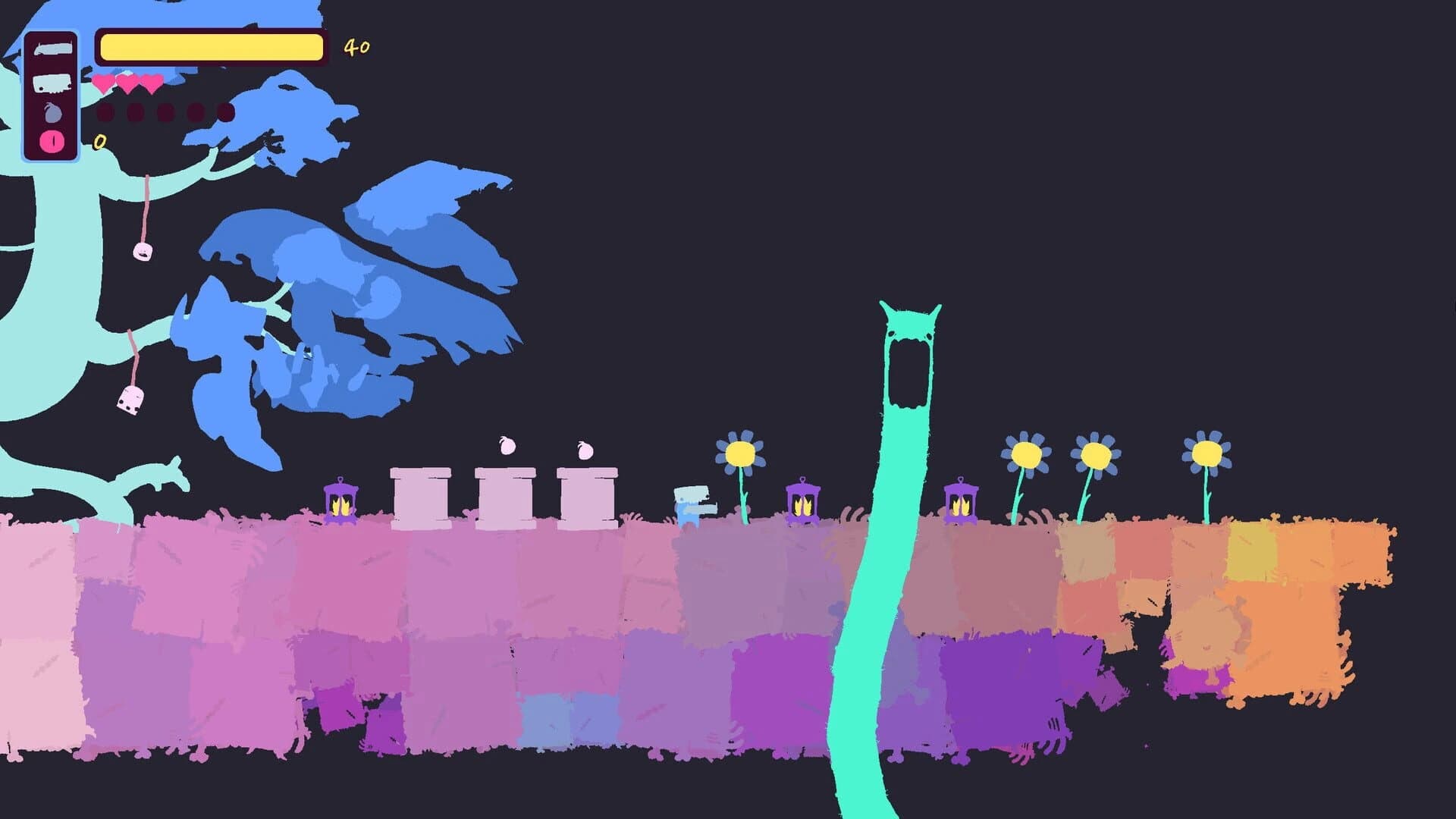Click the 0 counter below the hearts
The height and width of the screenshot is (819, 1456).
point(98,142)
